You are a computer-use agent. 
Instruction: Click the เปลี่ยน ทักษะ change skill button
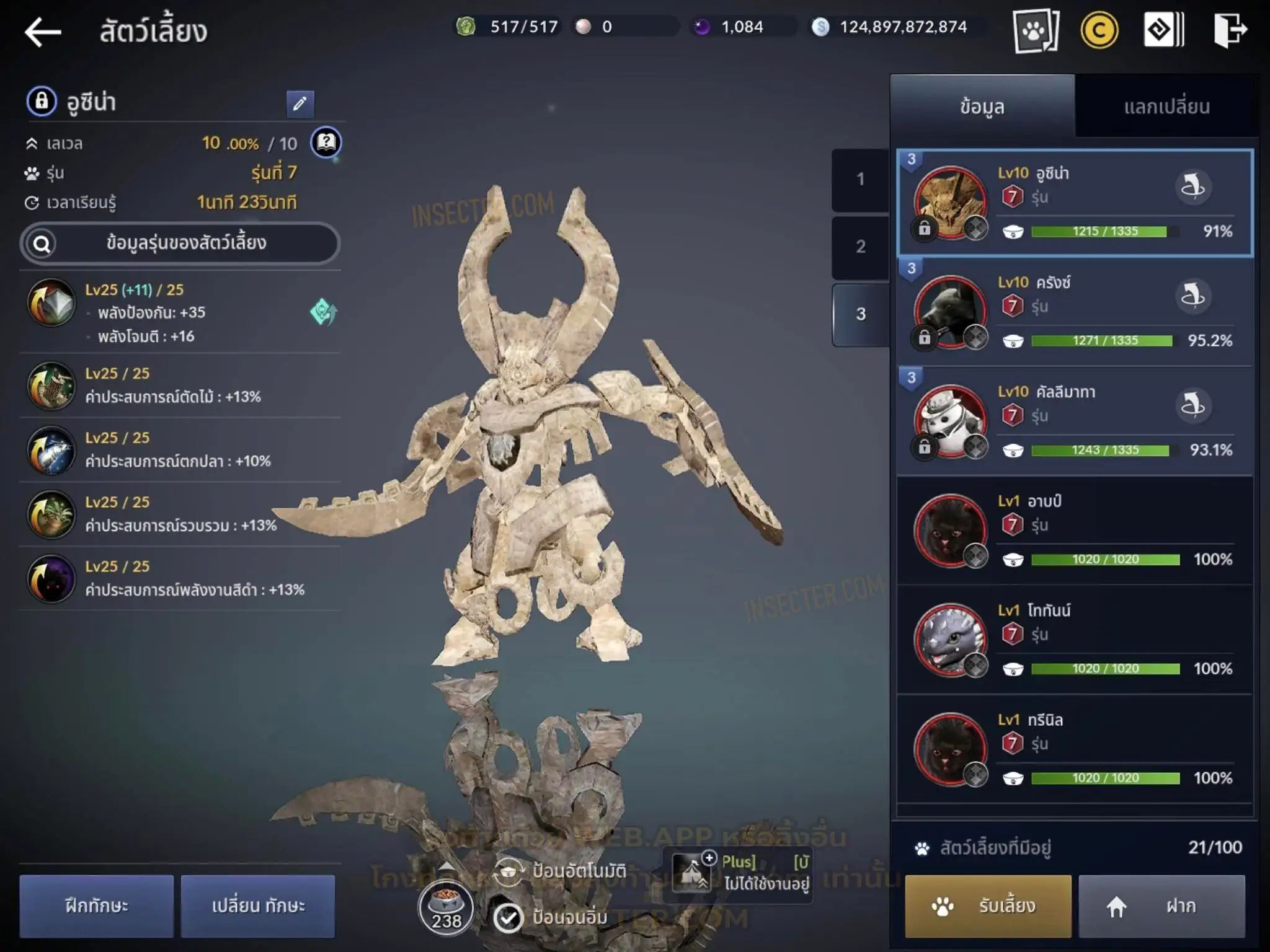[x=258, y=906]
